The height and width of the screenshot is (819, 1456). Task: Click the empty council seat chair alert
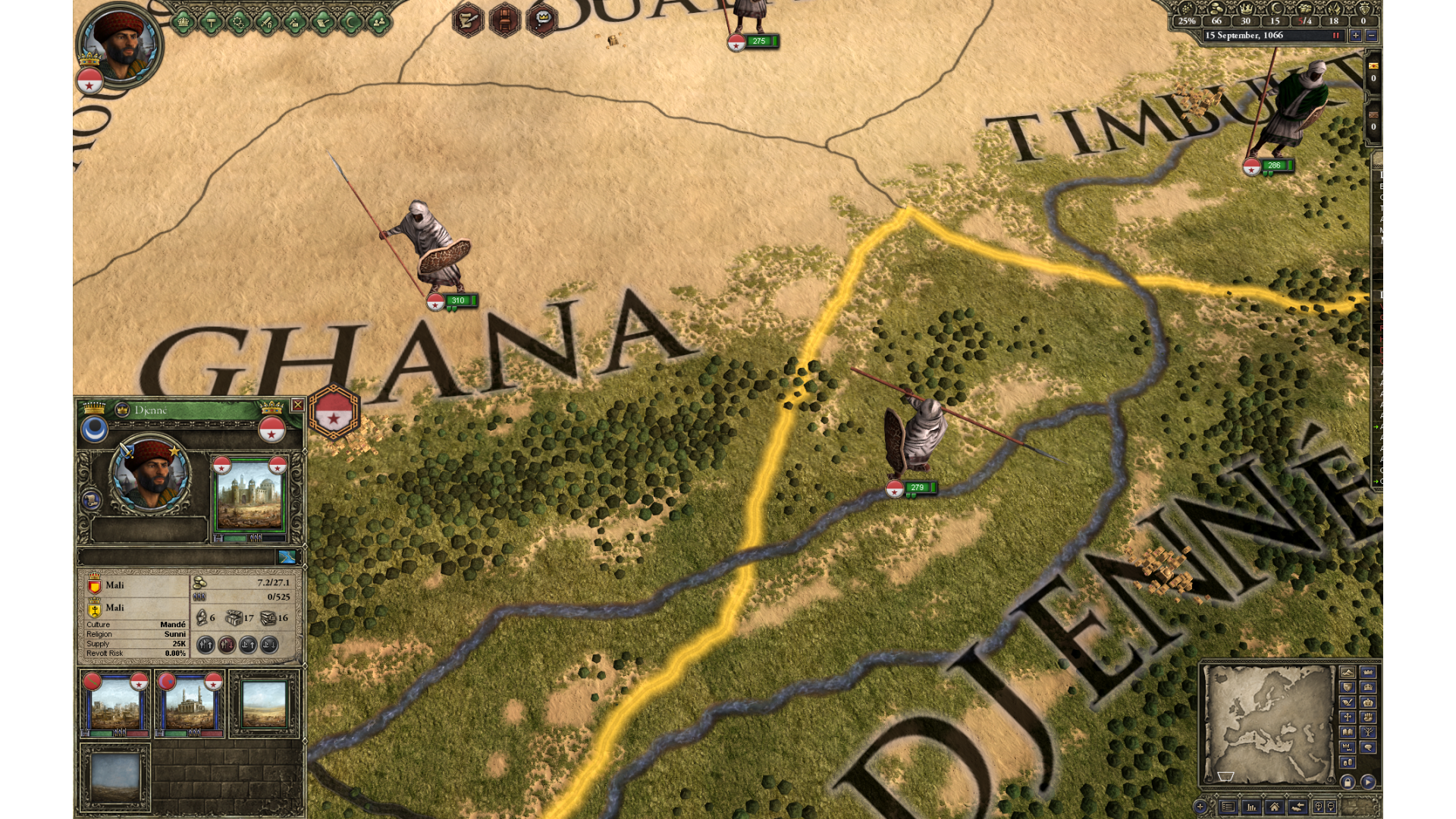tap(504, 19)
